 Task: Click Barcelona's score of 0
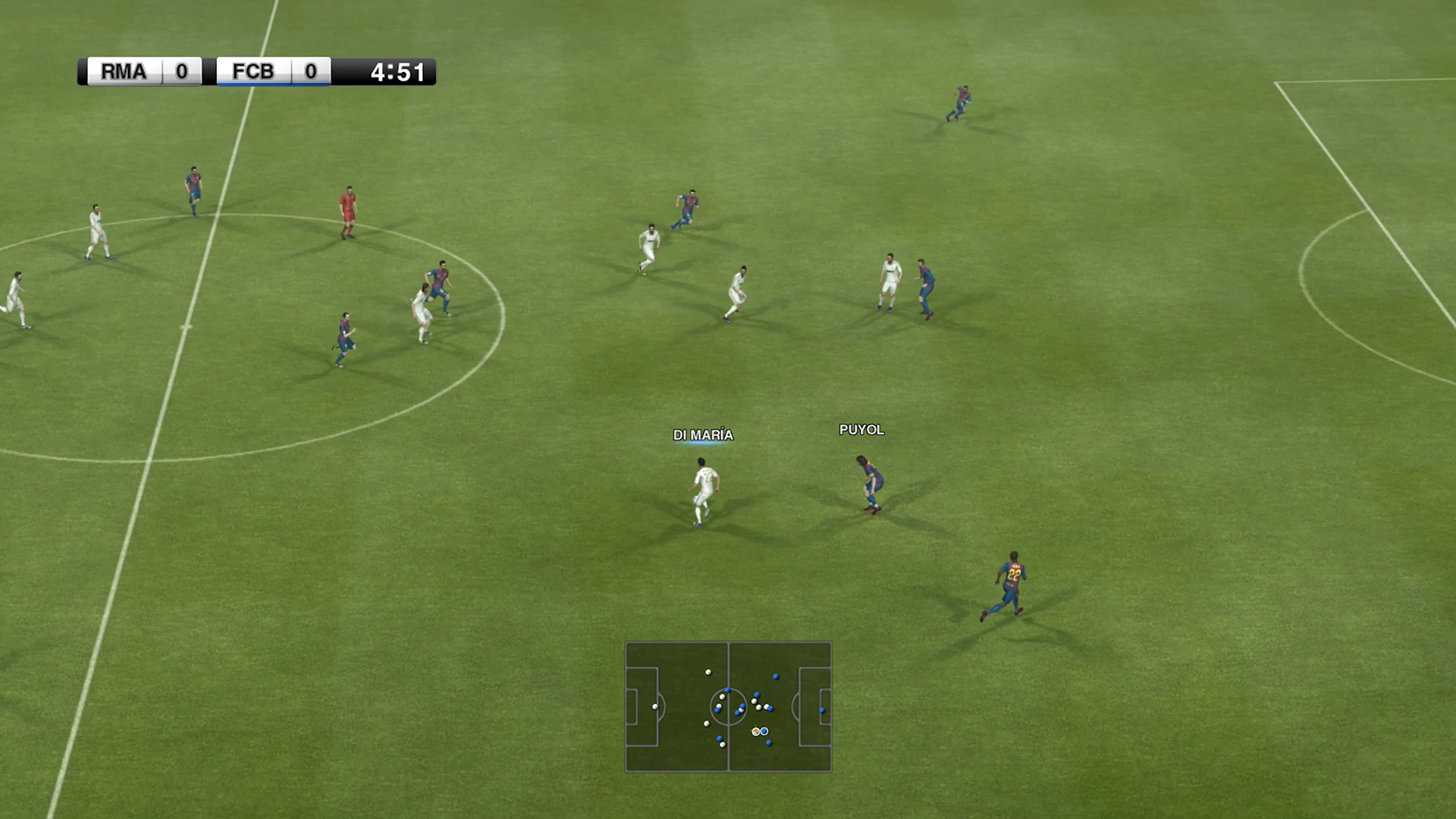point(311,72)
